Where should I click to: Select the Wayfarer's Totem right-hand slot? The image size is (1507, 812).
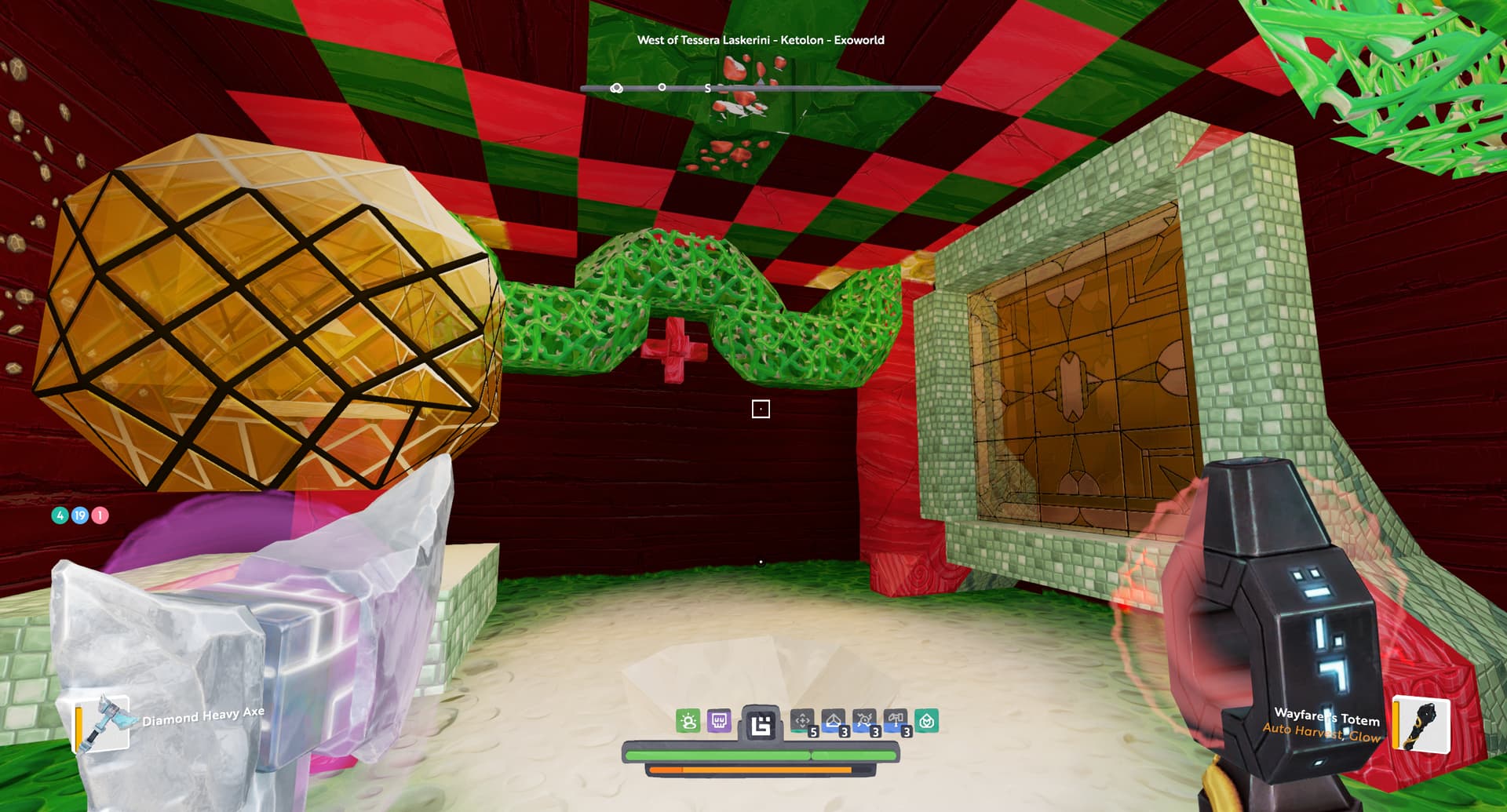click(x=1421, y=724)
